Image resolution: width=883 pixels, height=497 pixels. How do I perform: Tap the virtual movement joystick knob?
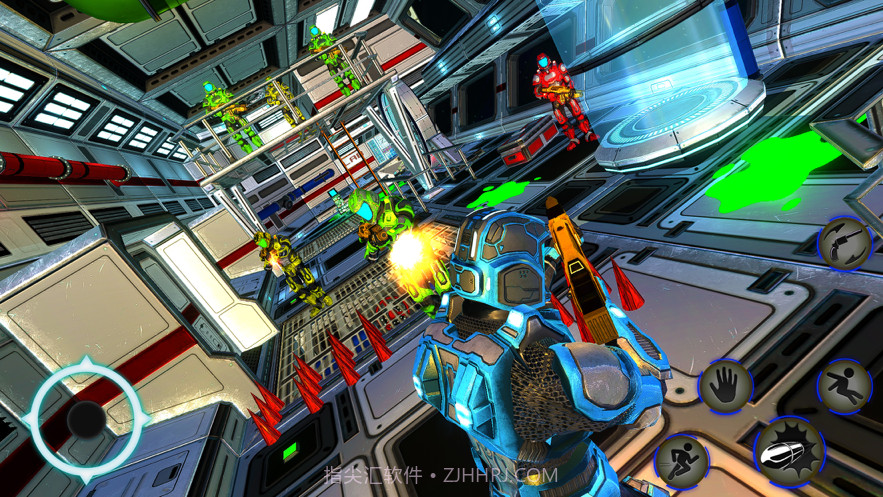click(x=86, y=420)
